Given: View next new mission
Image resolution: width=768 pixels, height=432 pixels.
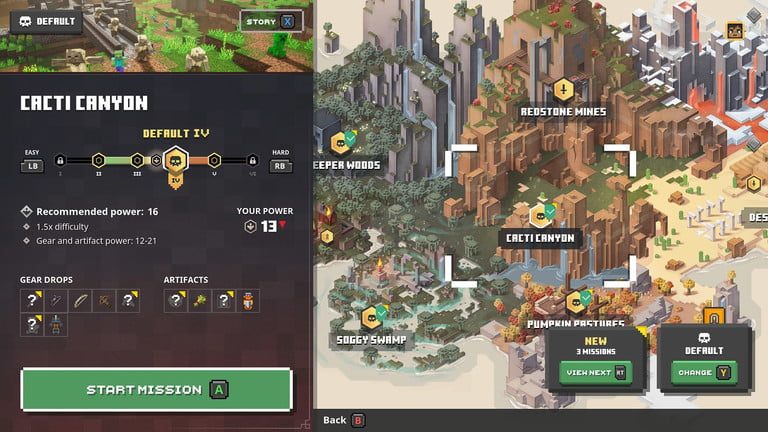Looking at the screenshot, I should click(x=596, y=371).
